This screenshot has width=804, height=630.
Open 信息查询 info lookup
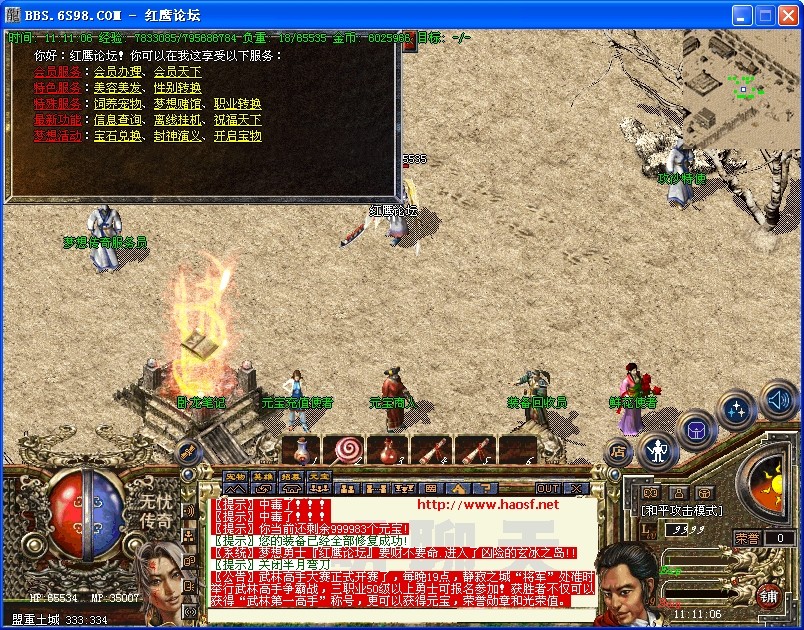point(118,120)
